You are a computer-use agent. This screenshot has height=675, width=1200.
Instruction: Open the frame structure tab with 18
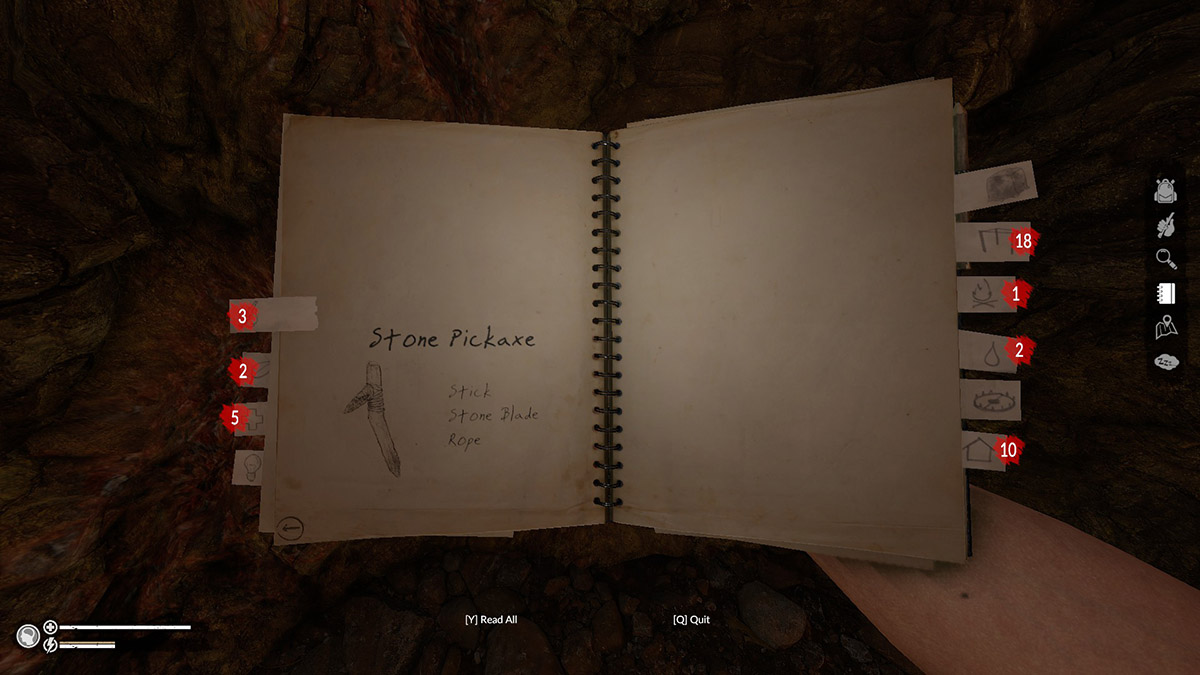(x=984, y=242)
